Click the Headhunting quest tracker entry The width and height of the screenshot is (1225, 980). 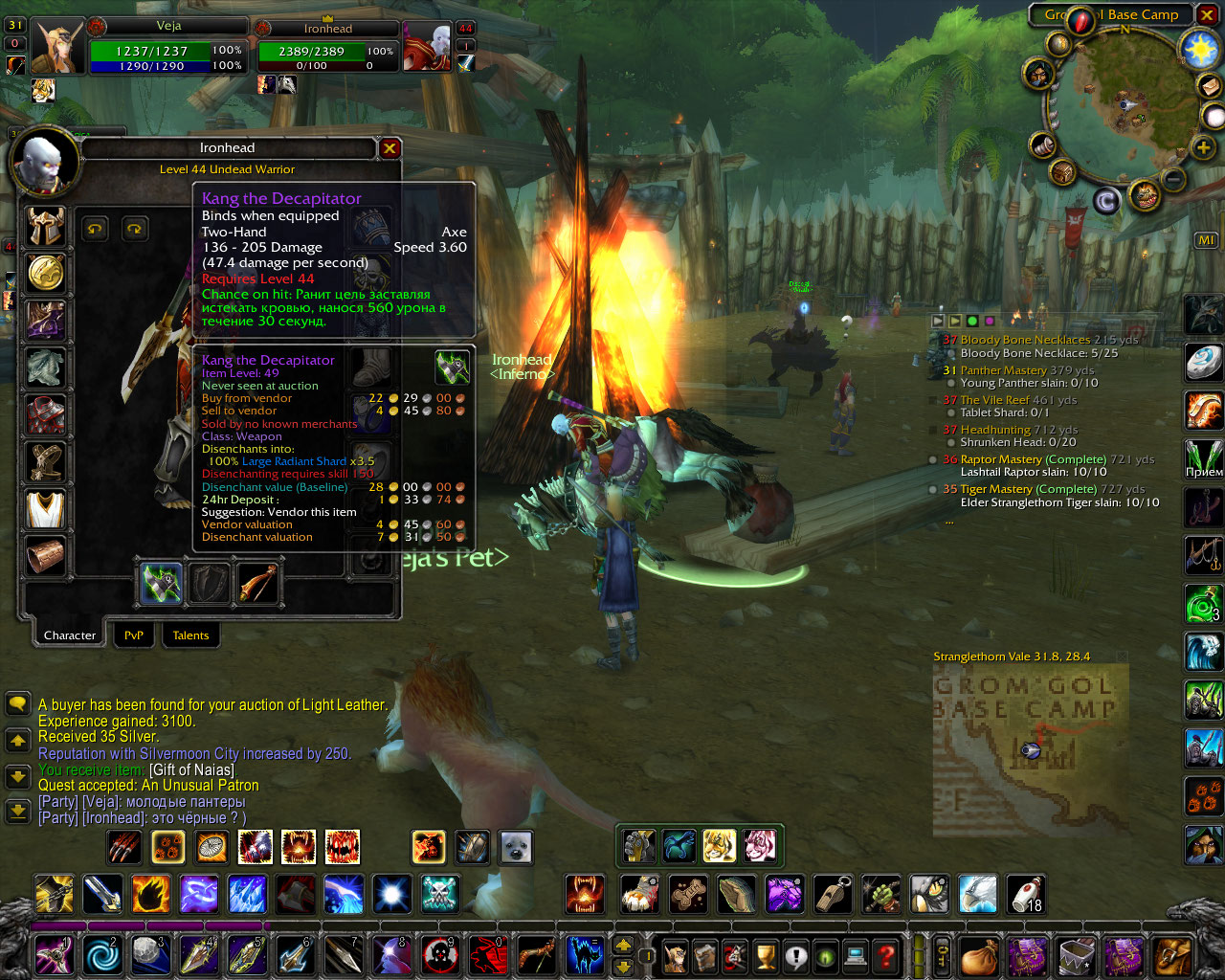click(995, 430)
